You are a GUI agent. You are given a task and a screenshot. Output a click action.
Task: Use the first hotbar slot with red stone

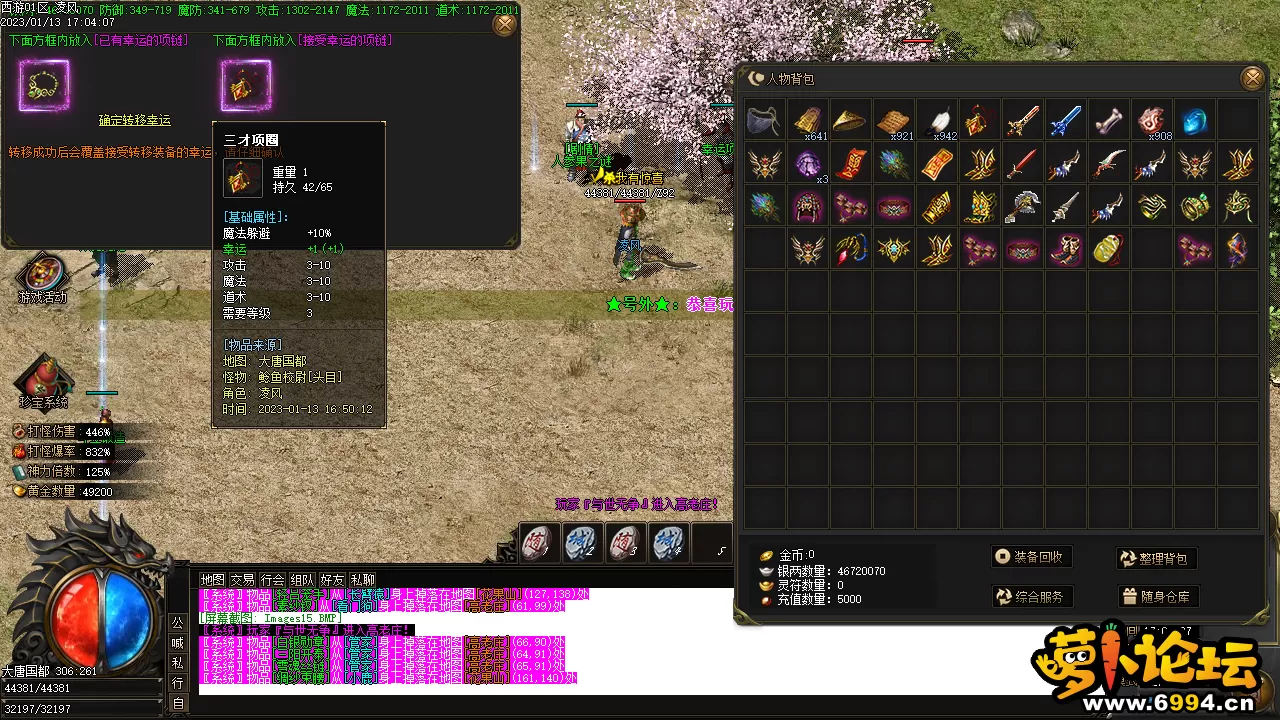(x=538, y=543)
